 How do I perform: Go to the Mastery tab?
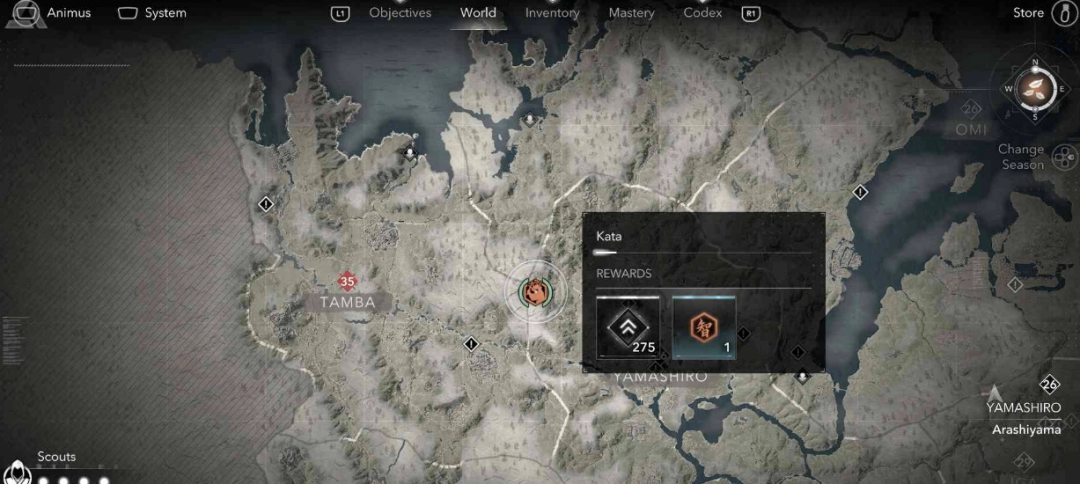click(631, 13)
